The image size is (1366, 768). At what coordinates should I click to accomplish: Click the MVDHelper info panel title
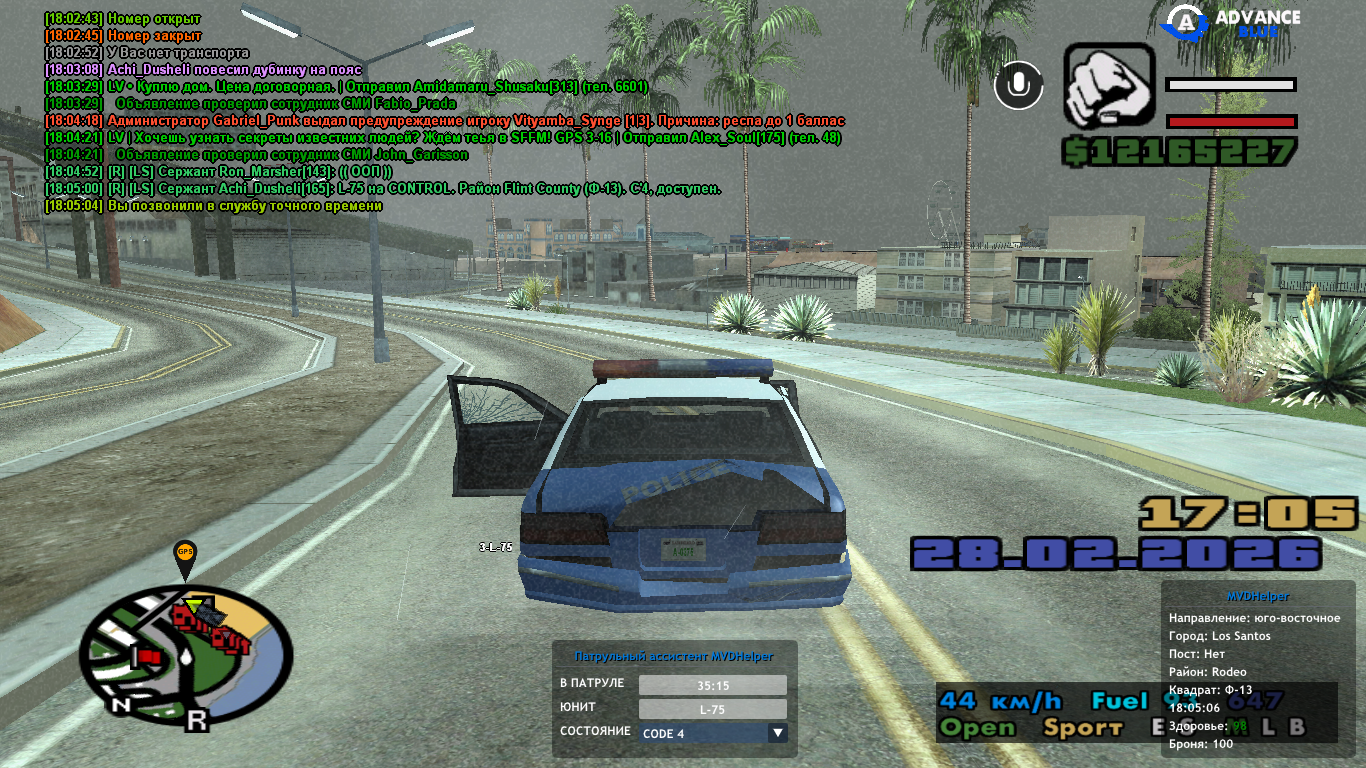[x=1255, y=597]
